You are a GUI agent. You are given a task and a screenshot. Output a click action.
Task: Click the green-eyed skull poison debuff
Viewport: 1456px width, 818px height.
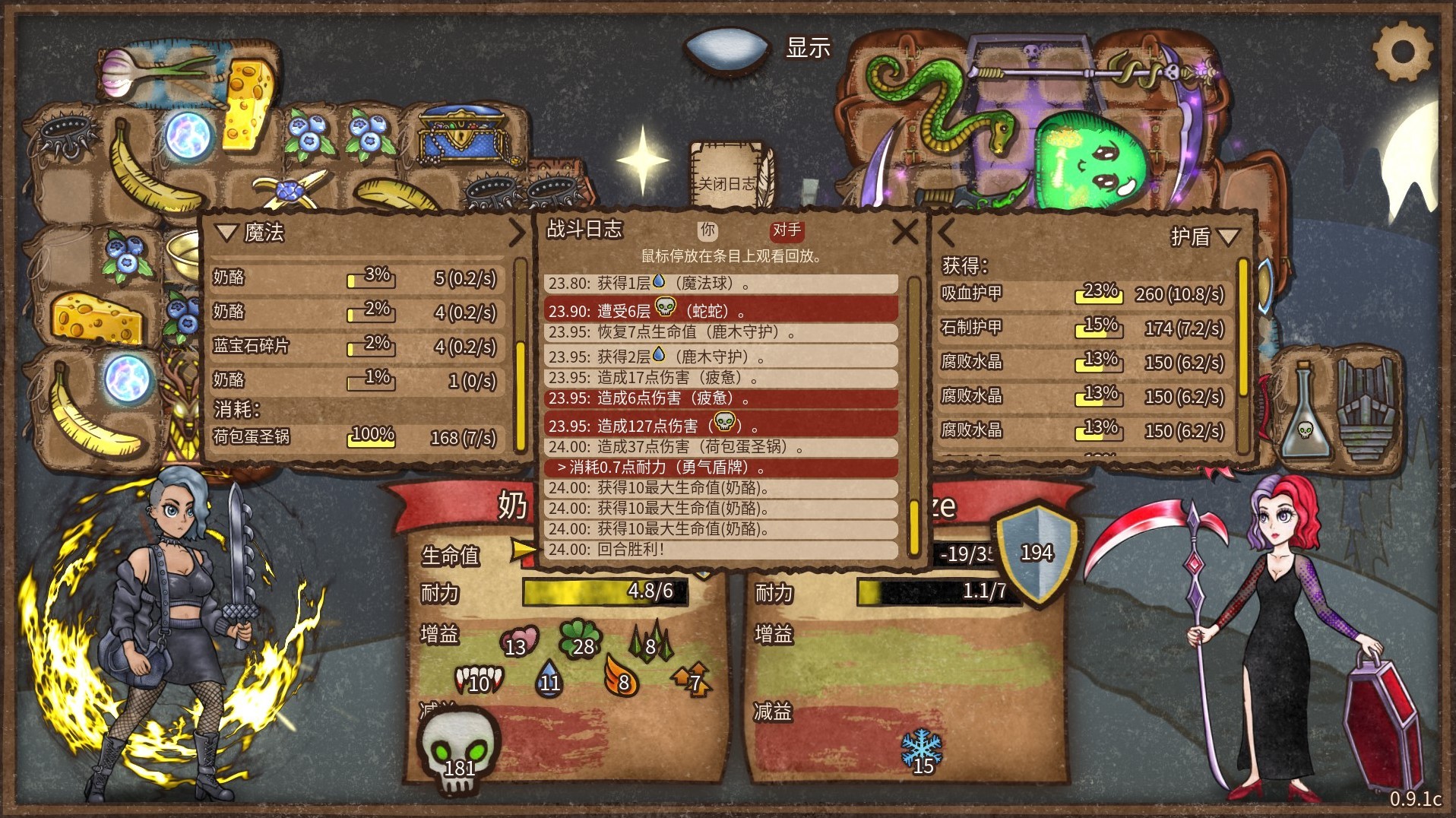tap(458, 749)
